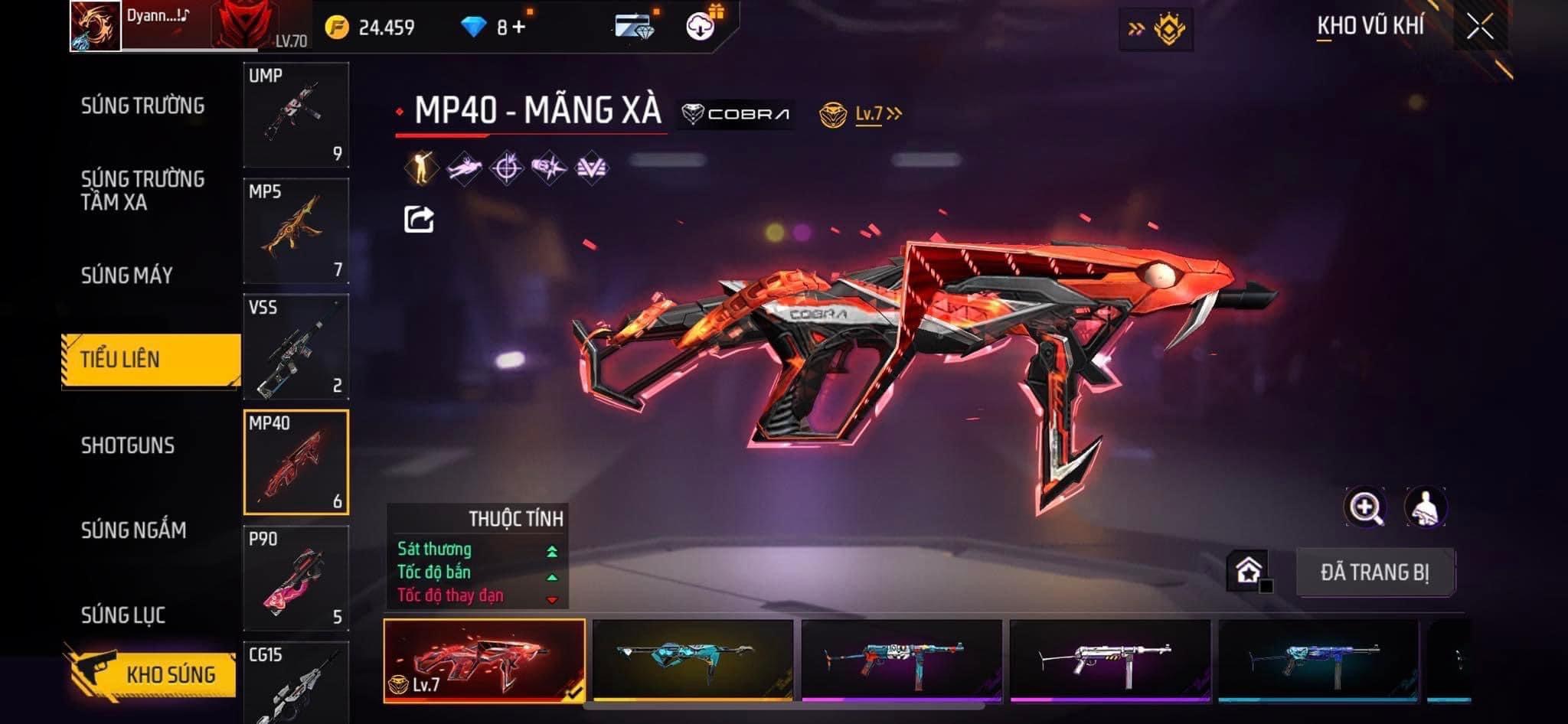This screenshot has width=1568, height=724.
Task: Open the Súng Trường Tầm Xa category
Action: (x=142, y=191)
